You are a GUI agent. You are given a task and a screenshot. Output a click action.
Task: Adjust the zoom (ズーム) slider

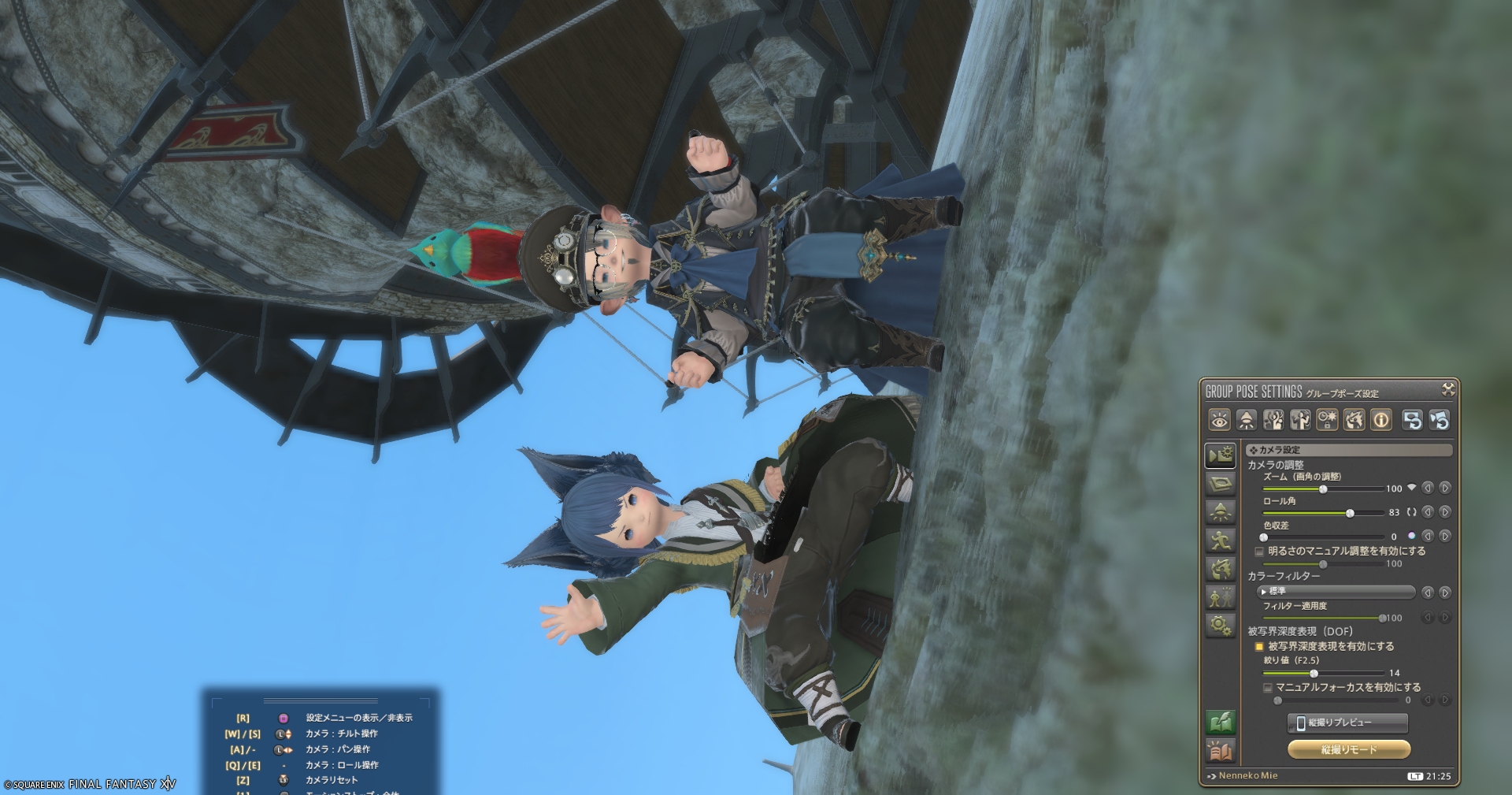click(1323, 489)
